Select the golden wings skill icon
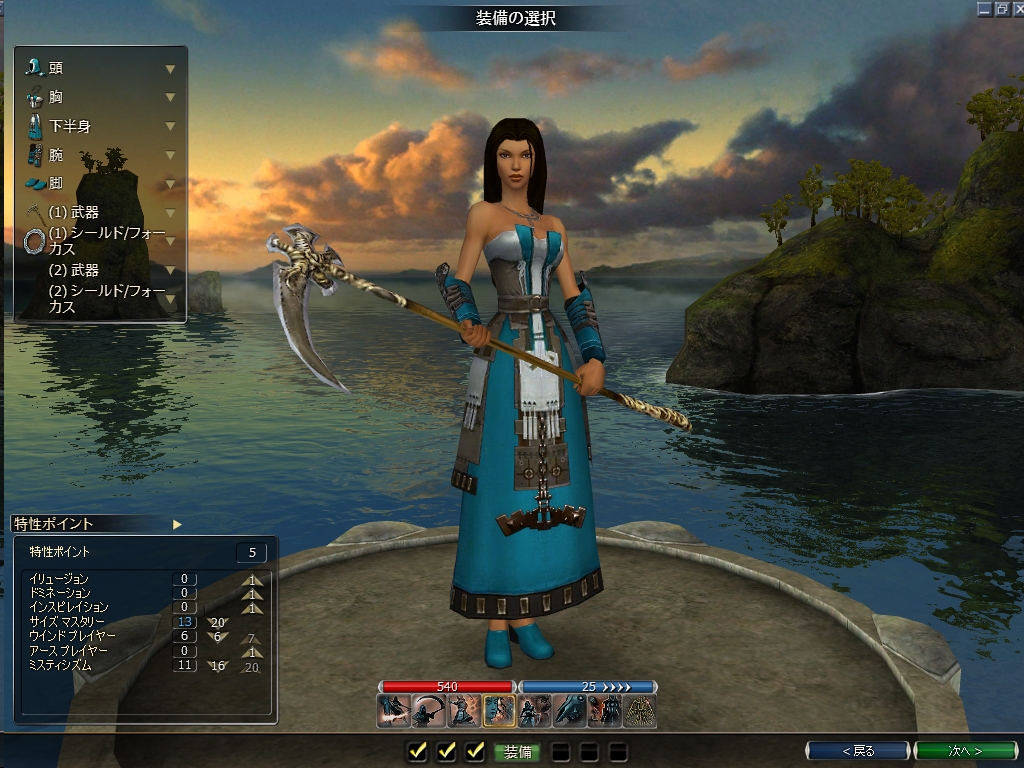Screen dimensions: 1024x768 [639, 710]
